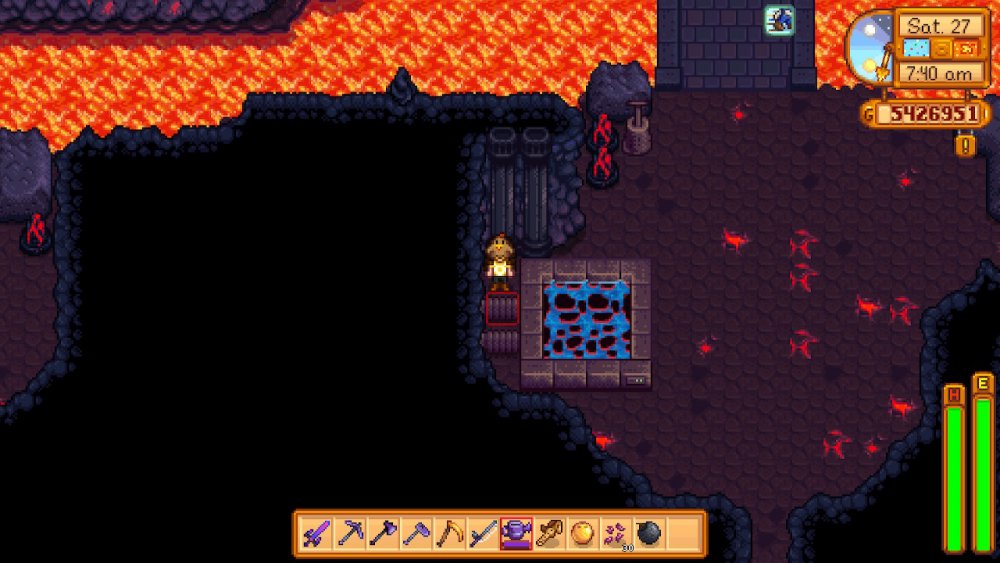Select the purple galaxy sword slot

pos(317,534)
